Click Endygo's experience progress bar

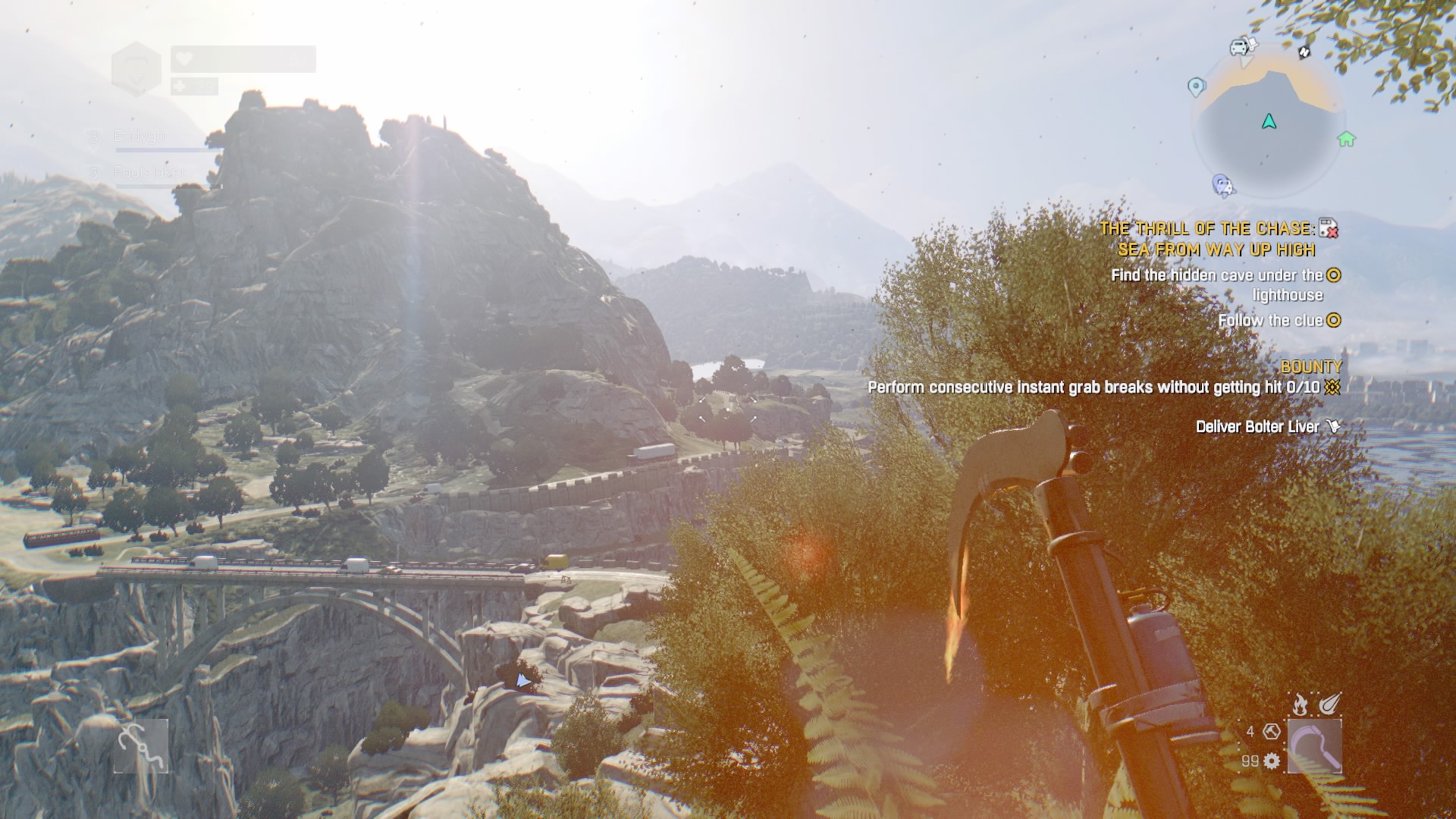162,149
